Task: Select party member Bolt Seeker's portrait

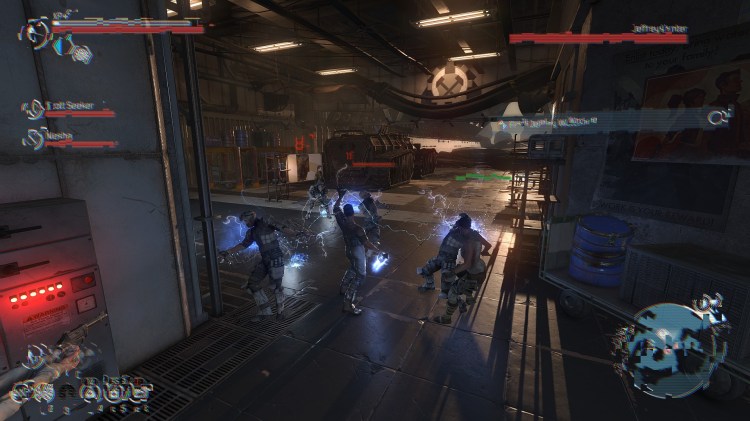Action: 34,109
